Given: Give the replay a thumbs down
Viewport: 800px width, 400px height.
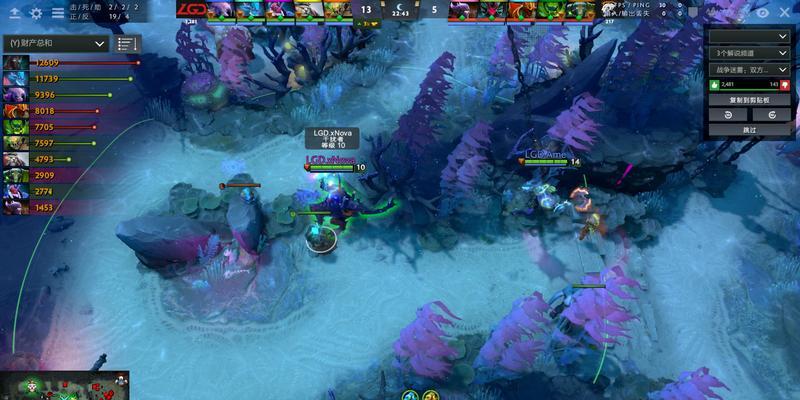Looking at the screenshot, I should pos(785,84).
